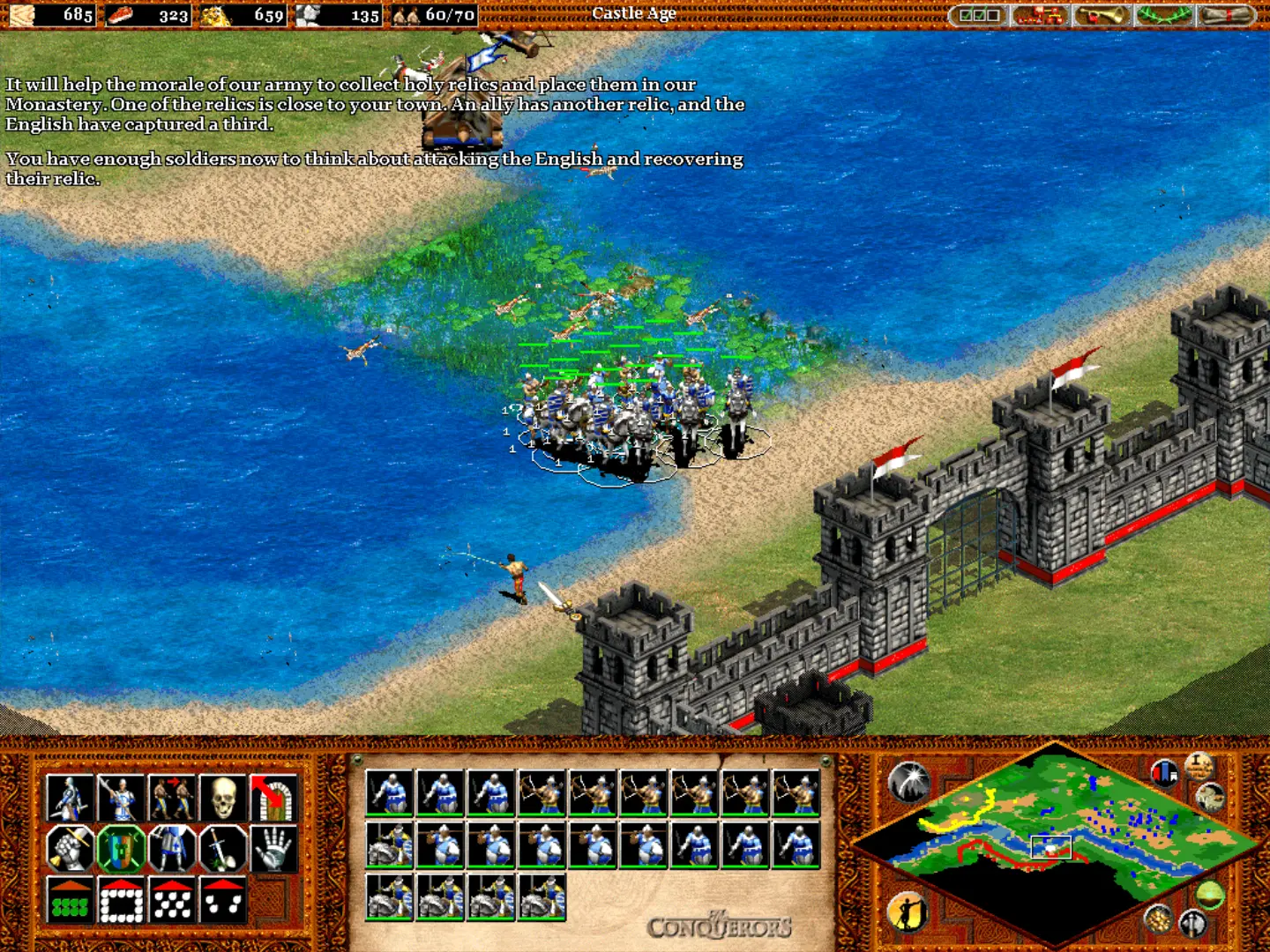Delete unit with the skull button

click(223, 798)
